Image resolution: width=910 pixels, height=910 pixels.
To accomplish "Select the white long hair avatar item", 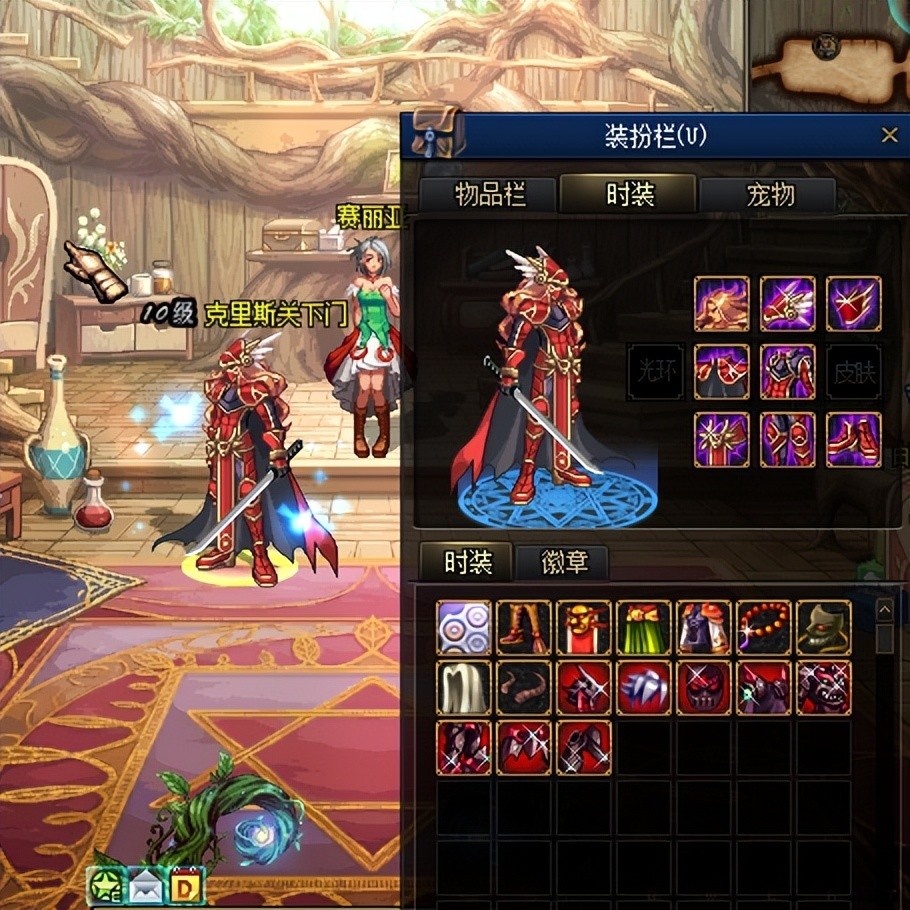I will click(x=464, y=687).
